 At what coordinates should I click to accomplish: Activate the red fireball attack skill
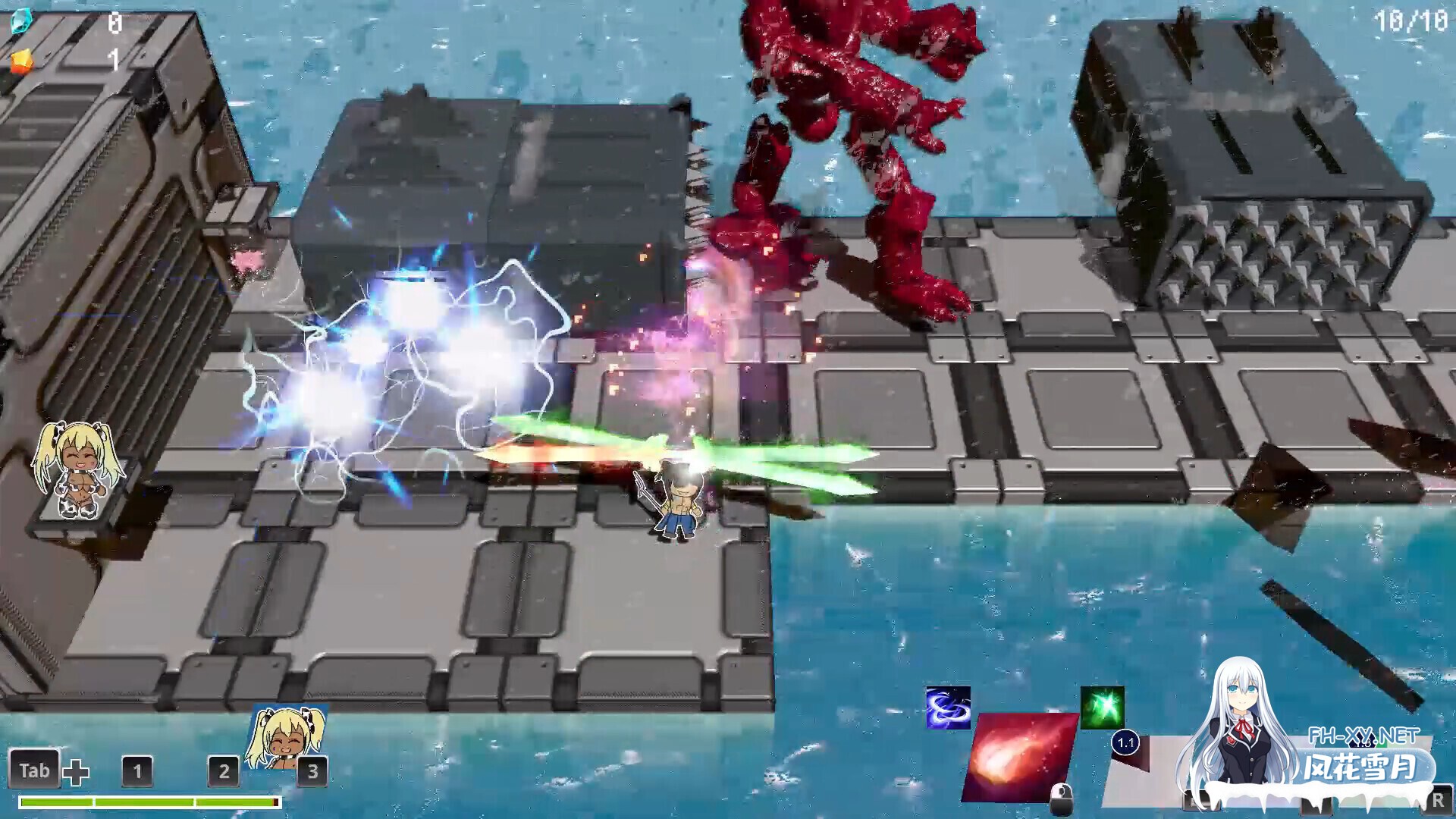point(1020,757)
